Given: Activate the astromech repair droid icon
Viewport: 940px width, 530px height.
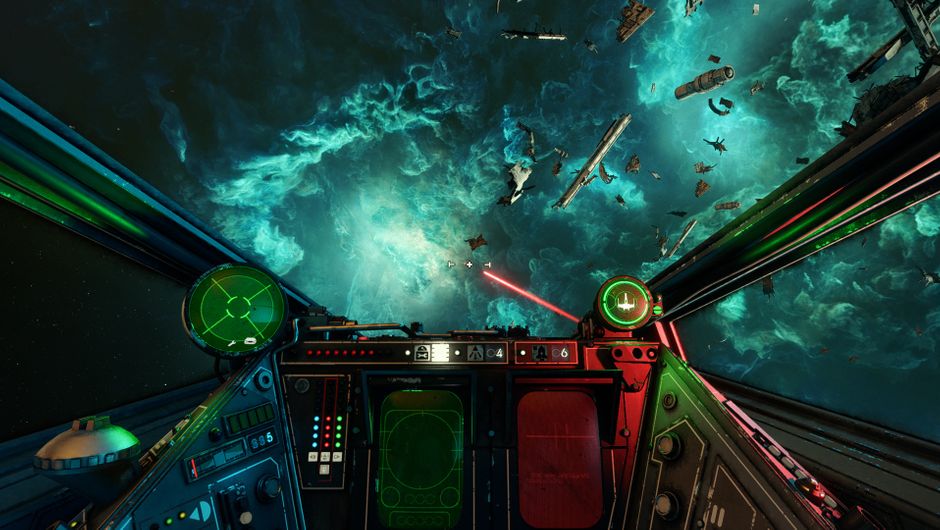Looking at the screenshot, I should point(422,352).
